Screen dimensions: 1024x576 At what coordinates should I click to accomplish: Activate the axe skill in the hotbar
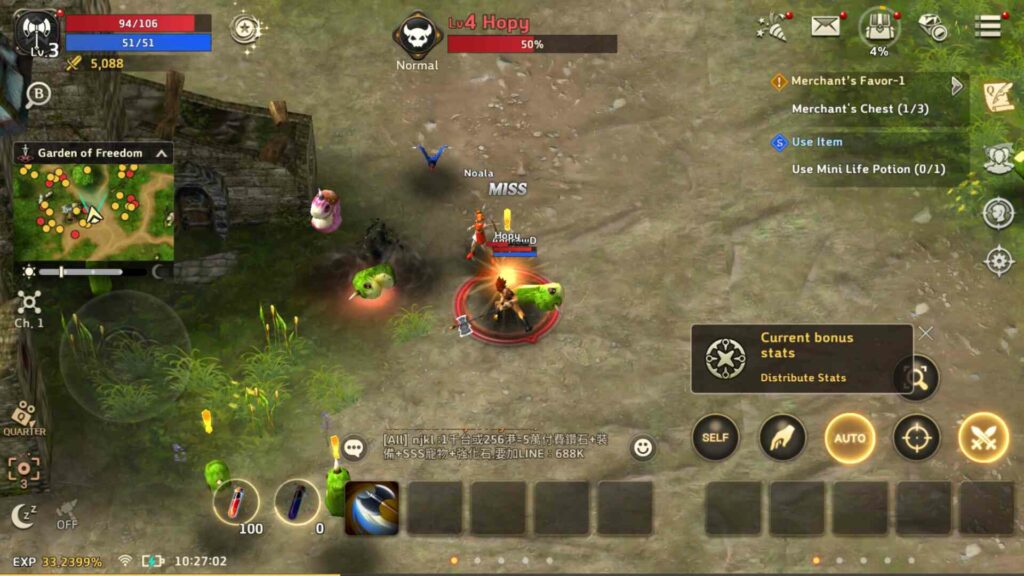pyautogui.click(x=372, y=508)
